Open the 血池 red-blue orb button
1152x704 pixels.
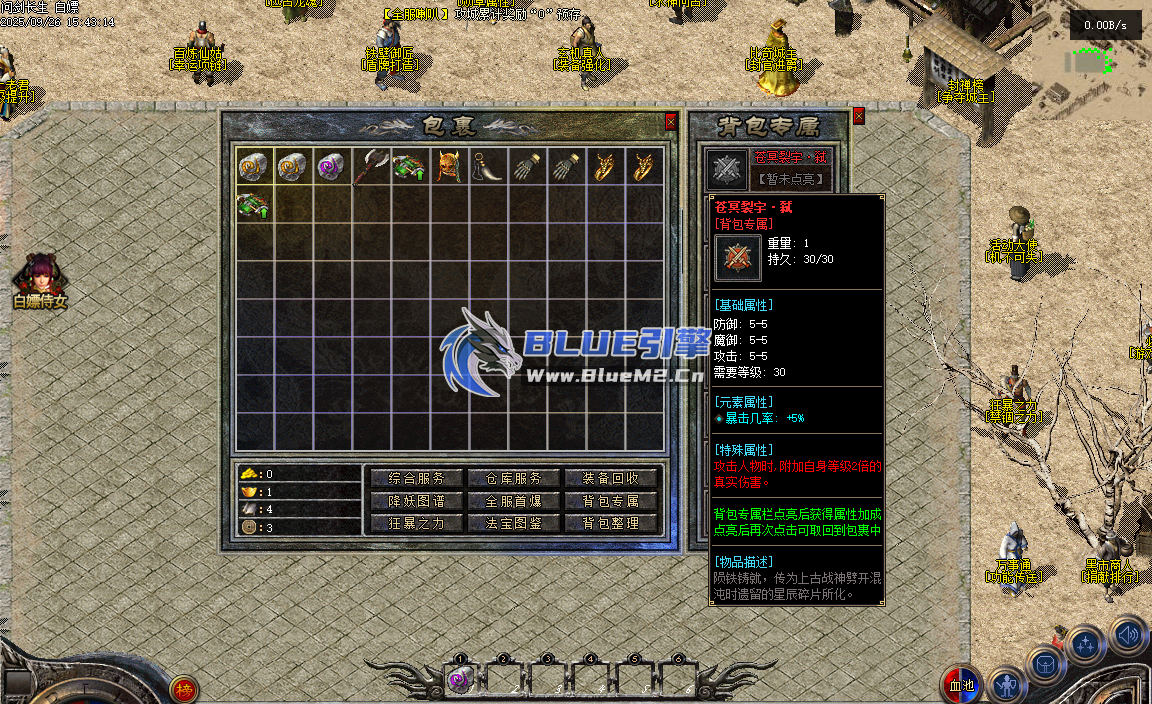tap(962, 684)
